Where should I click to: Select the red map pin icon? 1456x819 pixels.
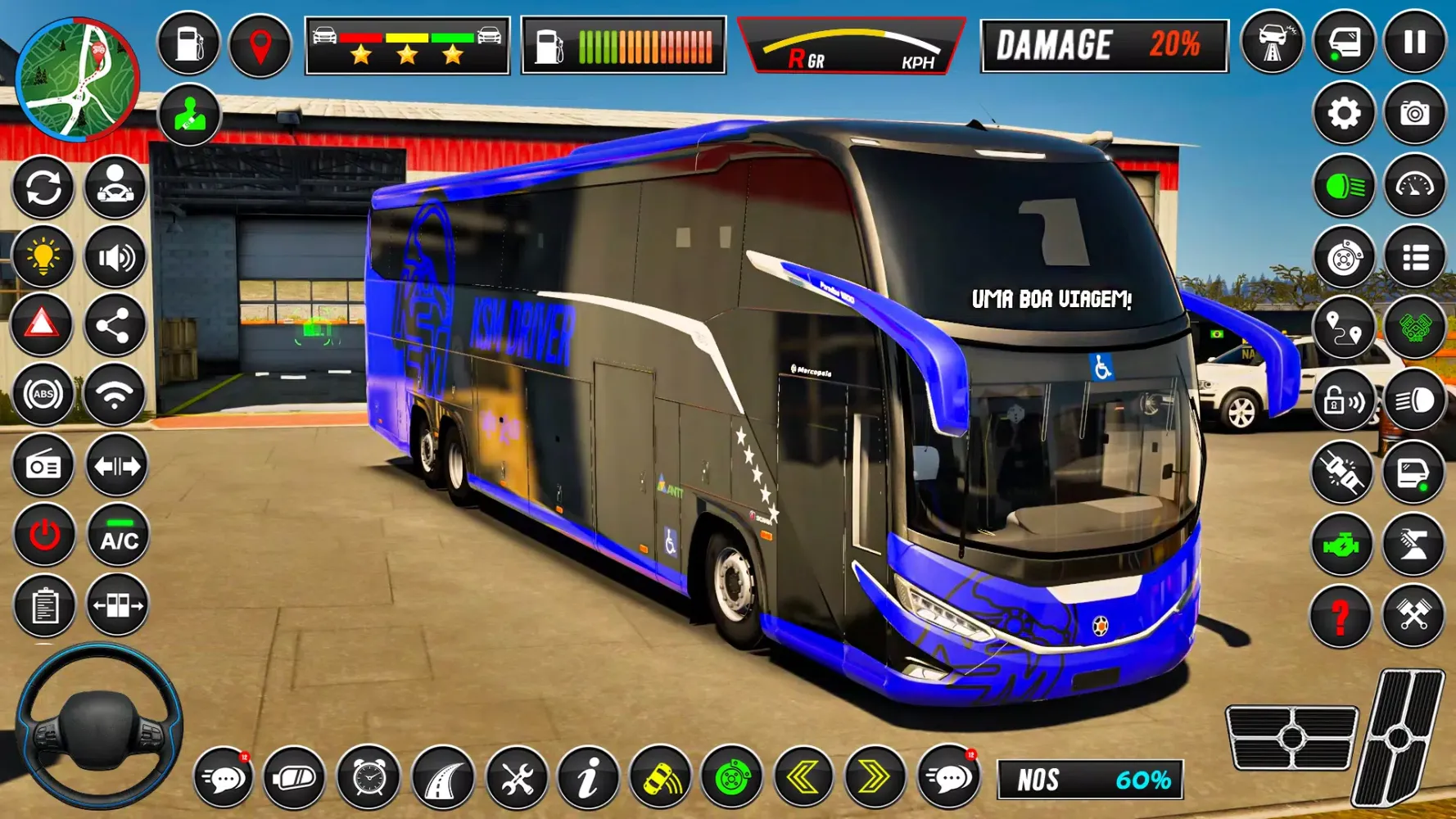(x=260, y=46)
